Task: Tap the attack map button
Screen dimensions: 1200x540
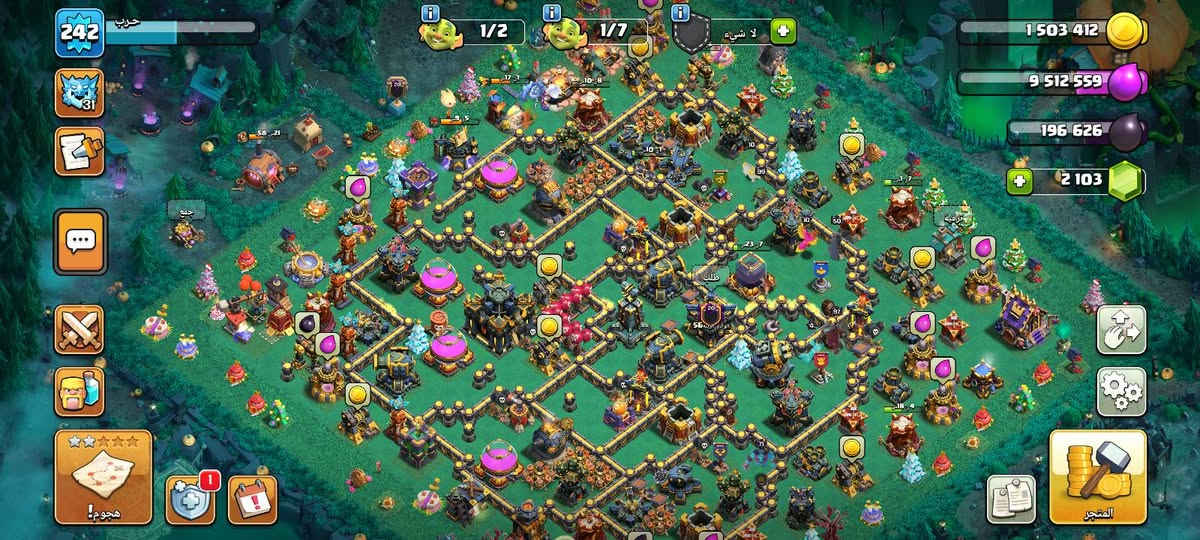Action: 104,476
